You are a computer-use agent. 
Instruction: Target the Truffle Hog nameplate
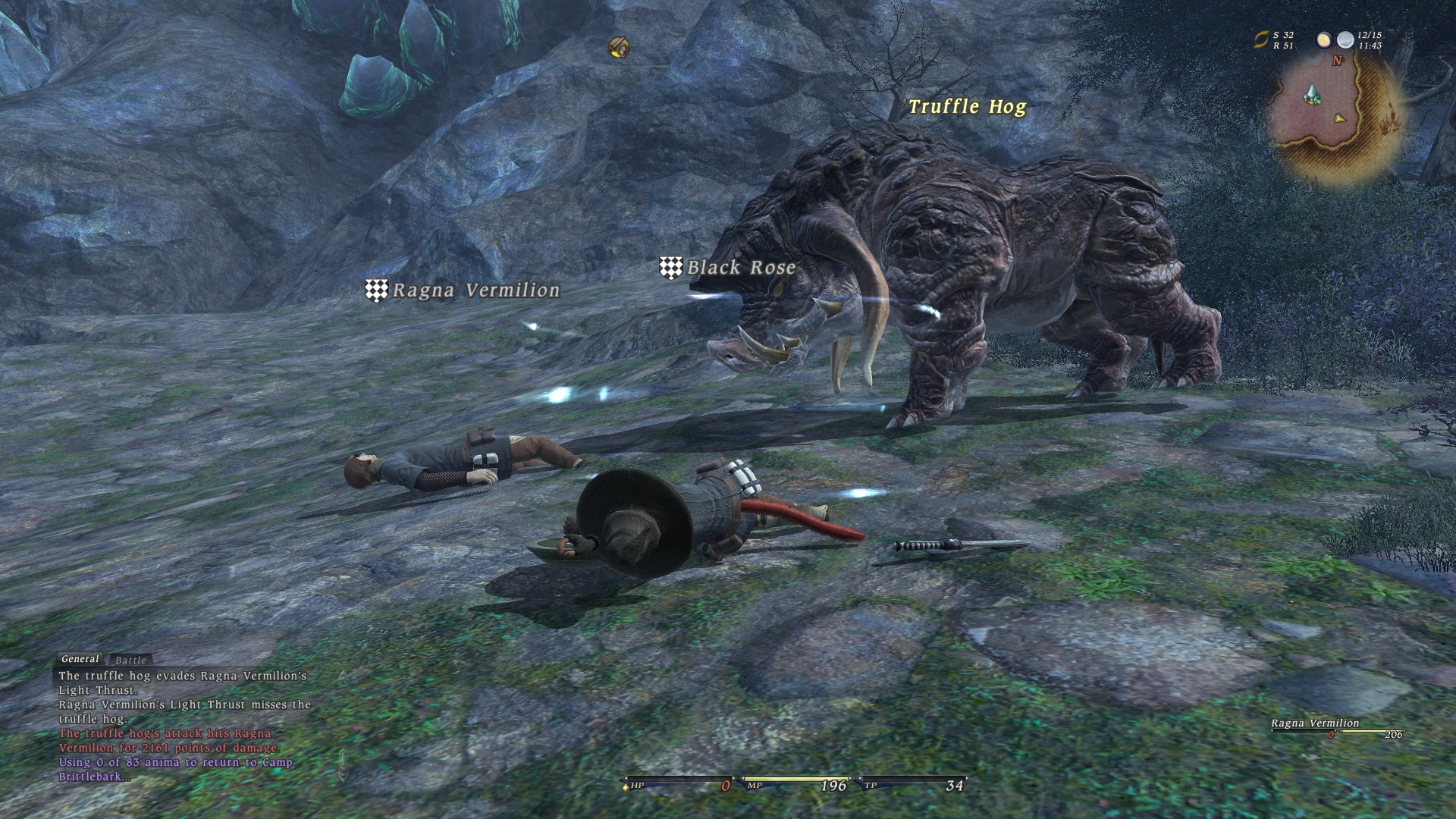[x=967, y=107]
